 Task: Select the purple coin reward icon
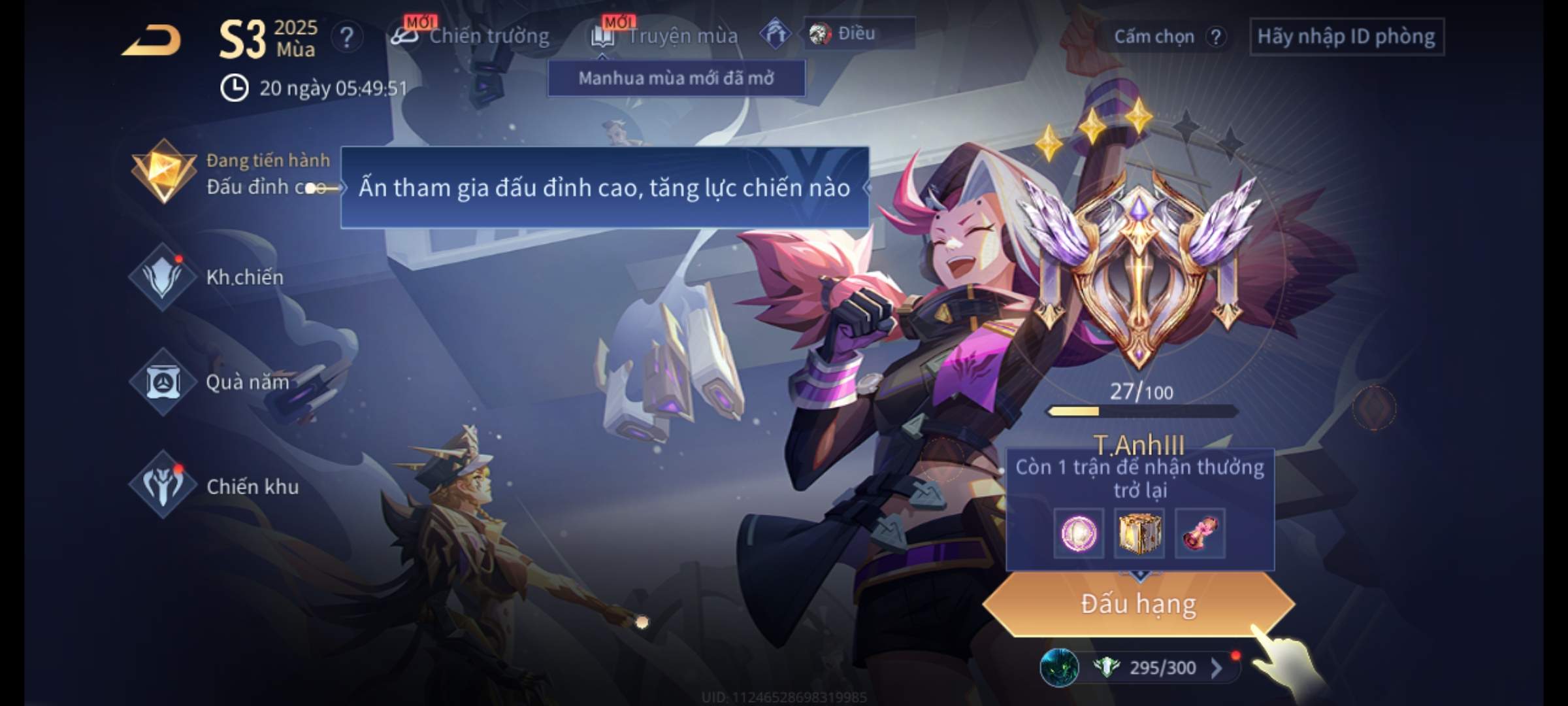(1079, 533)
